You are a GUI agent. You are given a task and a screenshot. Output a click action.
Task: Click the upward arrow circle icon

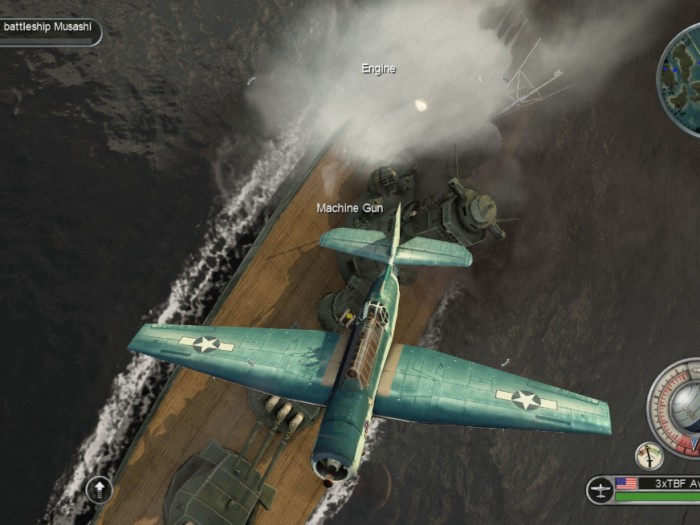(99, 489)
